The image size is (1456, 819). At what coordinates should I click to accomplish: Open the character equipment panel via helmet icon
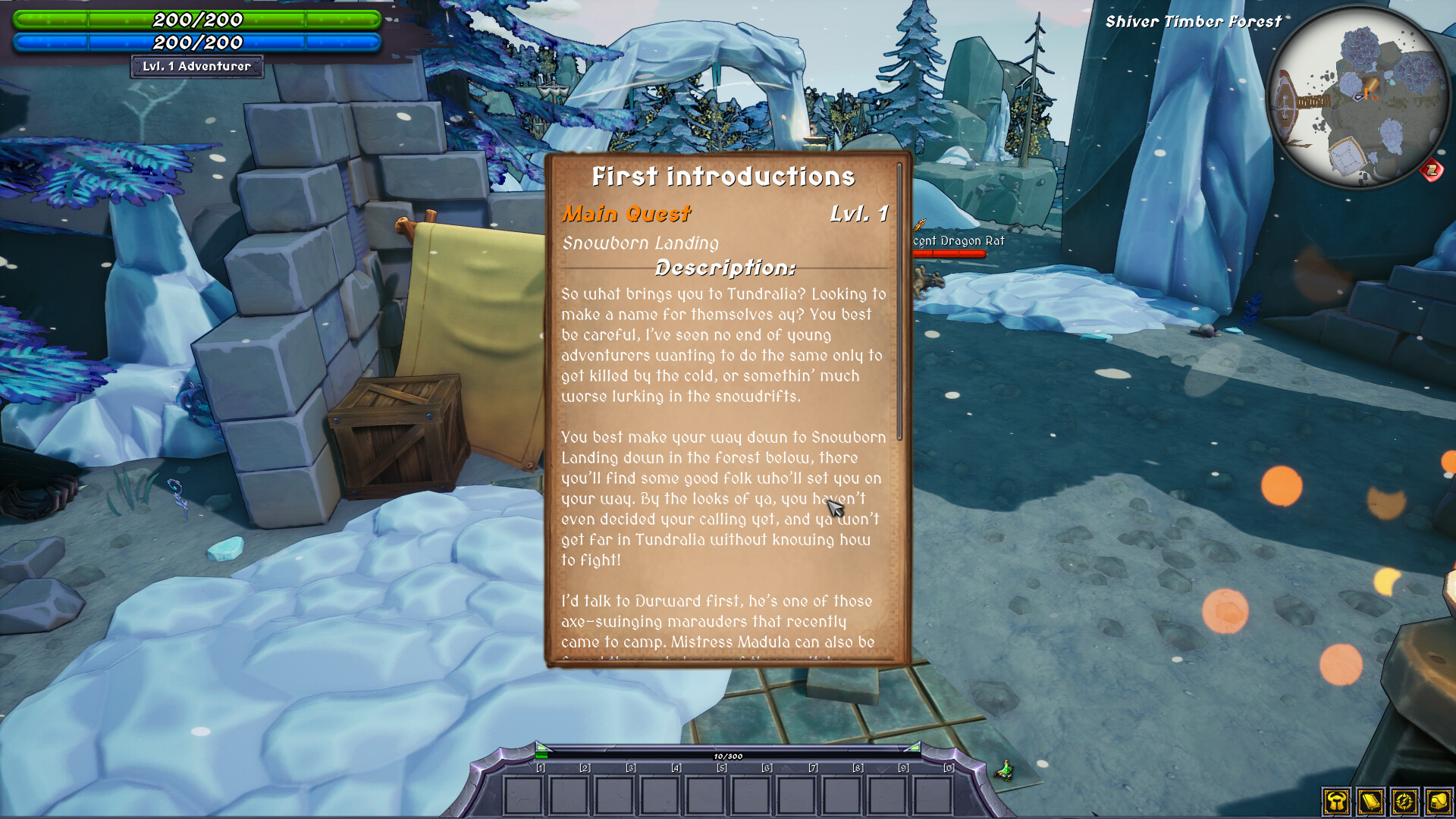1336,802
